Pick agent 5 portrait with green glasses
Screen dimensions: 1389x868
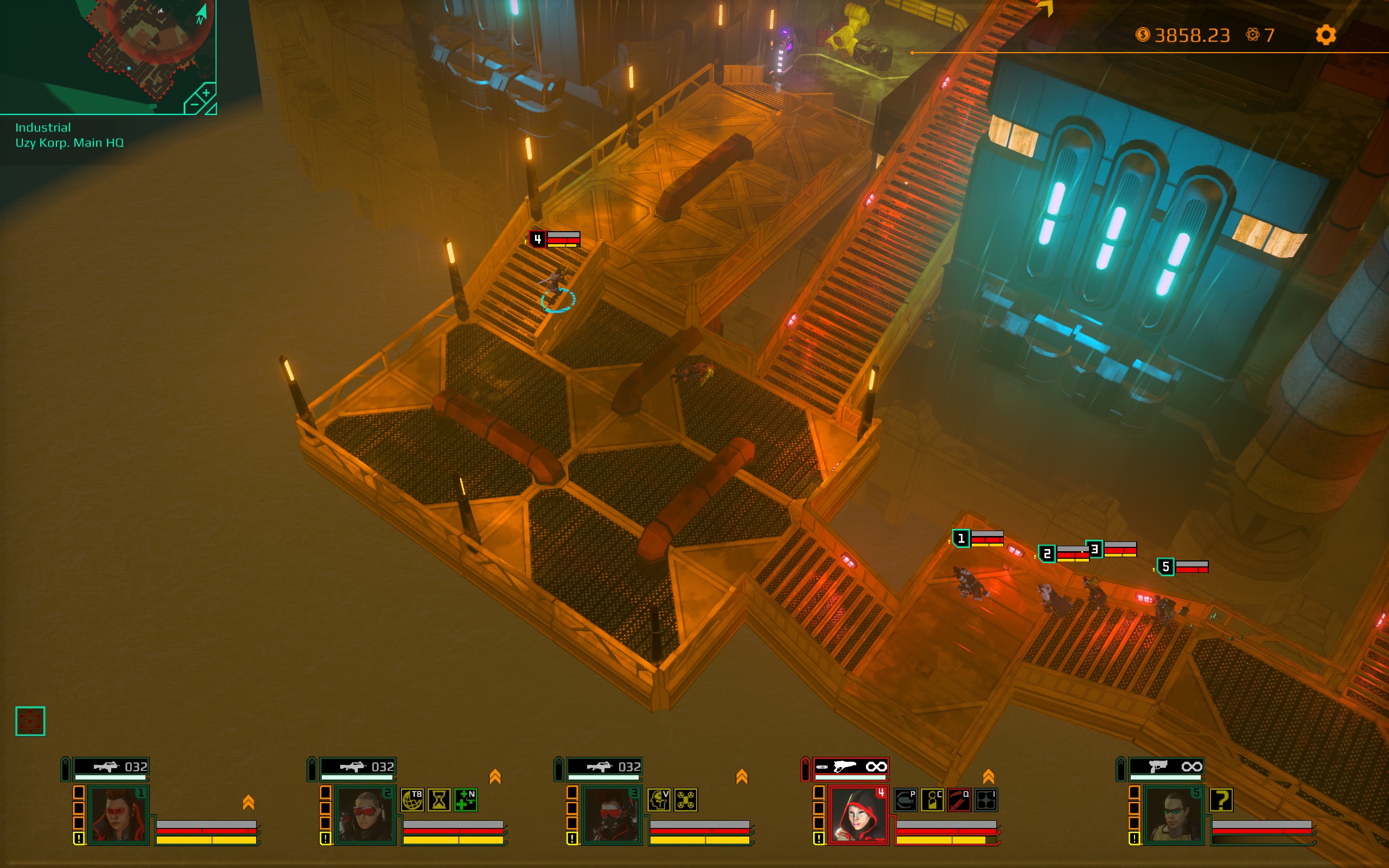point(1174,815)
